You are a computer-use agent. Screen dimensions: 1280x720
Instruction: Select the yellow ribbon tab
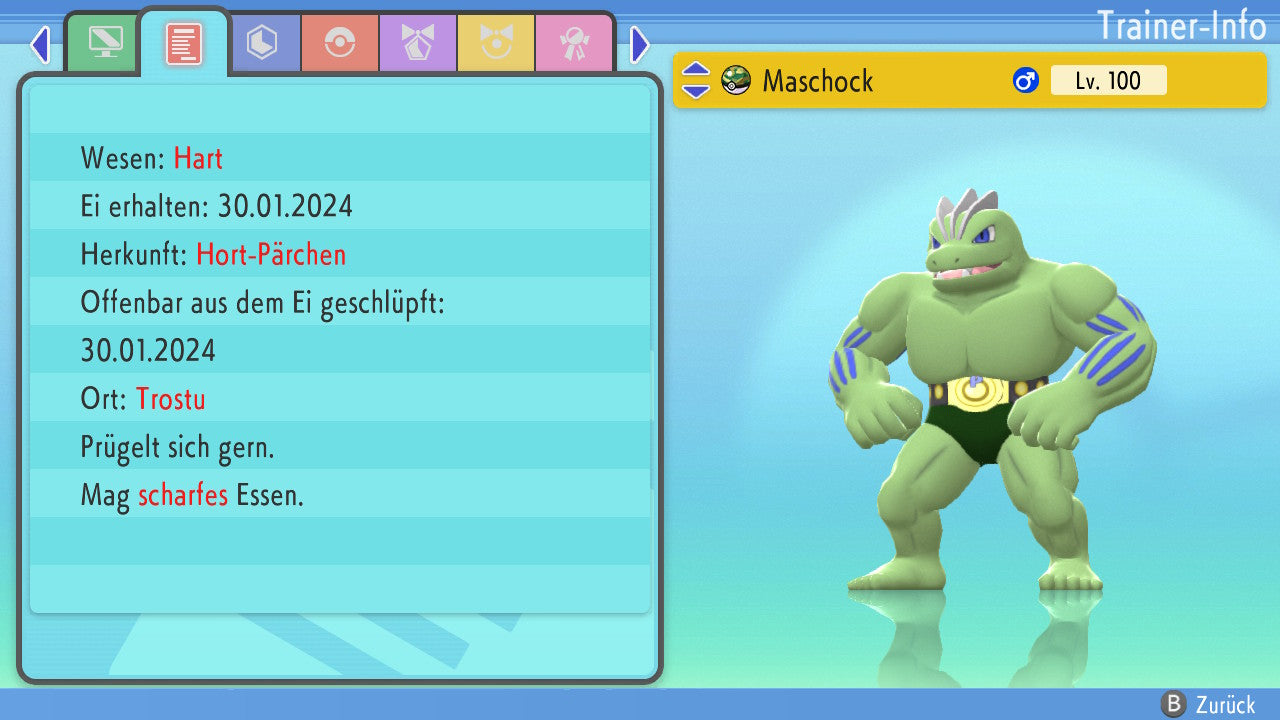pyautogui.click(x=495, y=43)
